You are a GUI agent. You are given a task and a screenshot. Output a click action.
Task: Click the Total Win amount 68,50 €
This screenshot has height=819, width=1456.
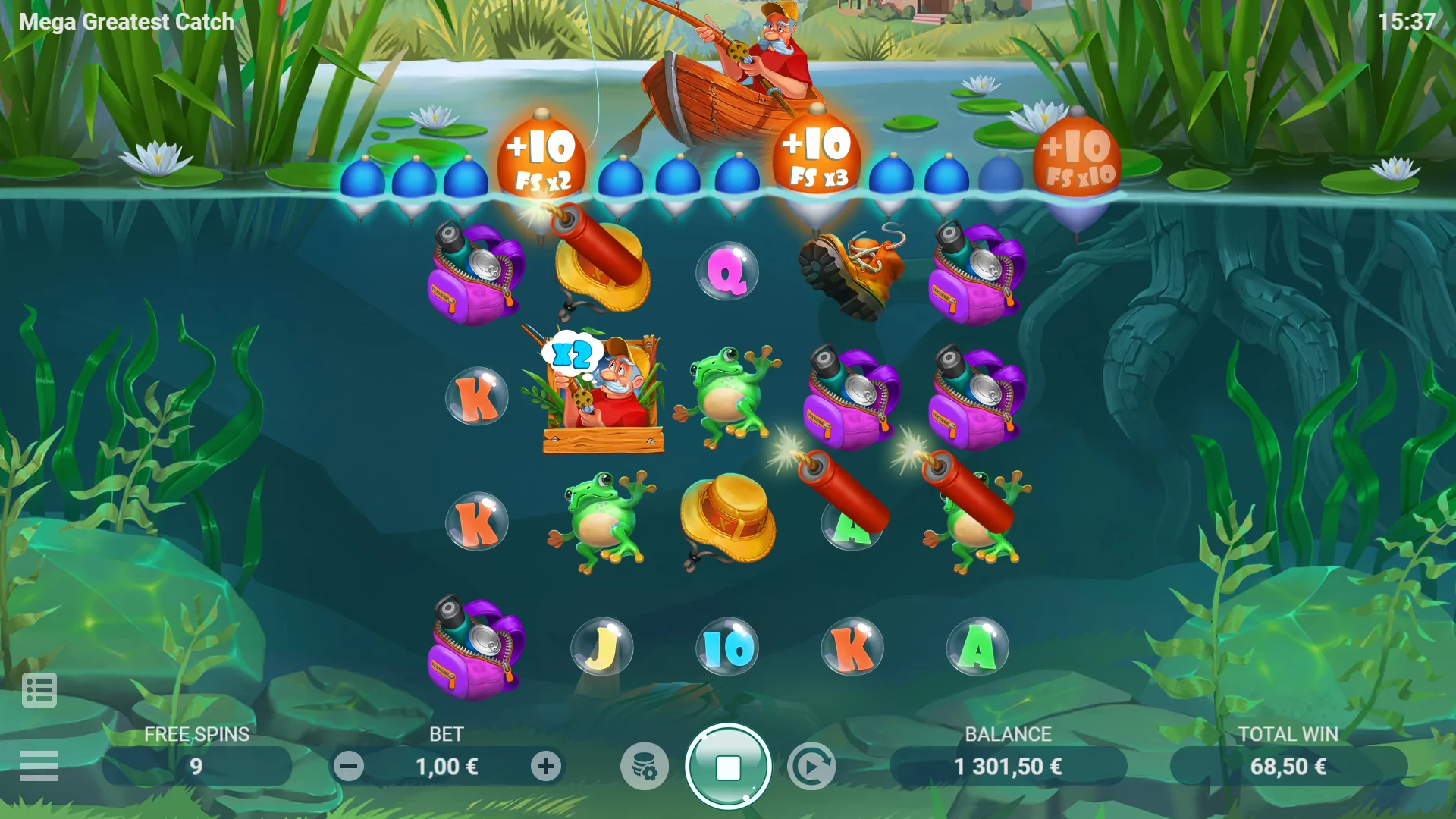click(1289, 766)
